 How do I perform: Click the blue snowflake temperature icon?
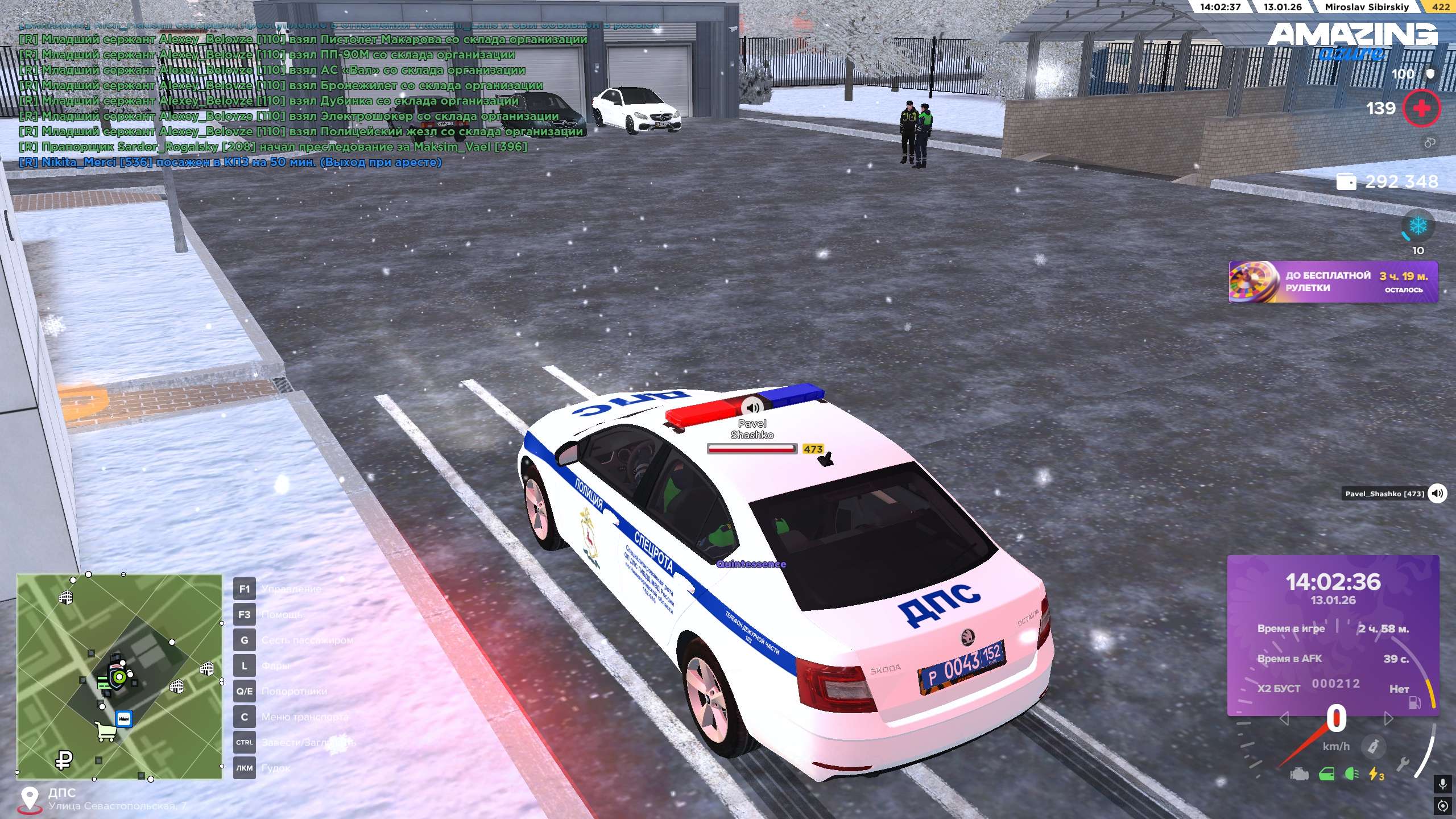1418,226
